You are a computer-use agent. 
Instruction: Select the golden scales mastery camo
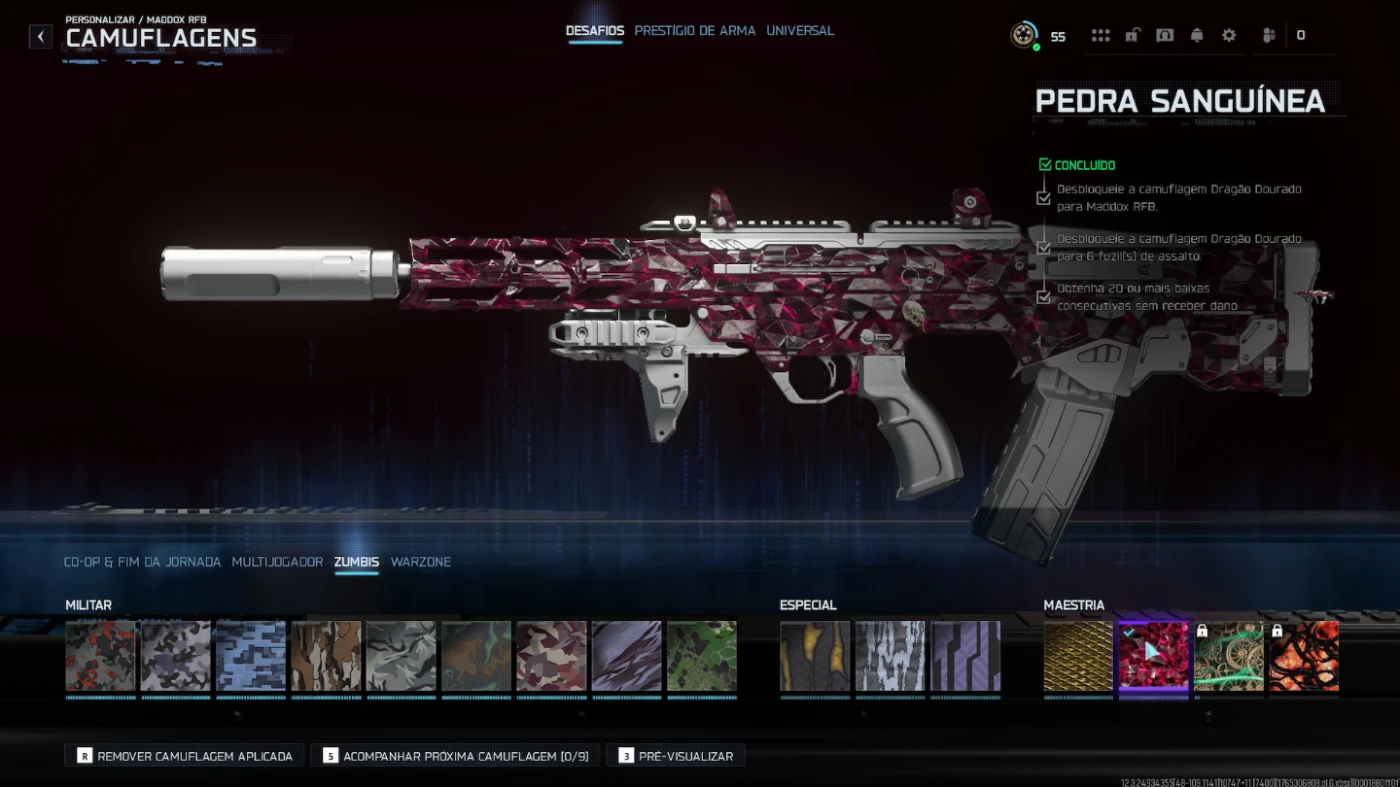pyautogui.click(x=1078, y=656)
